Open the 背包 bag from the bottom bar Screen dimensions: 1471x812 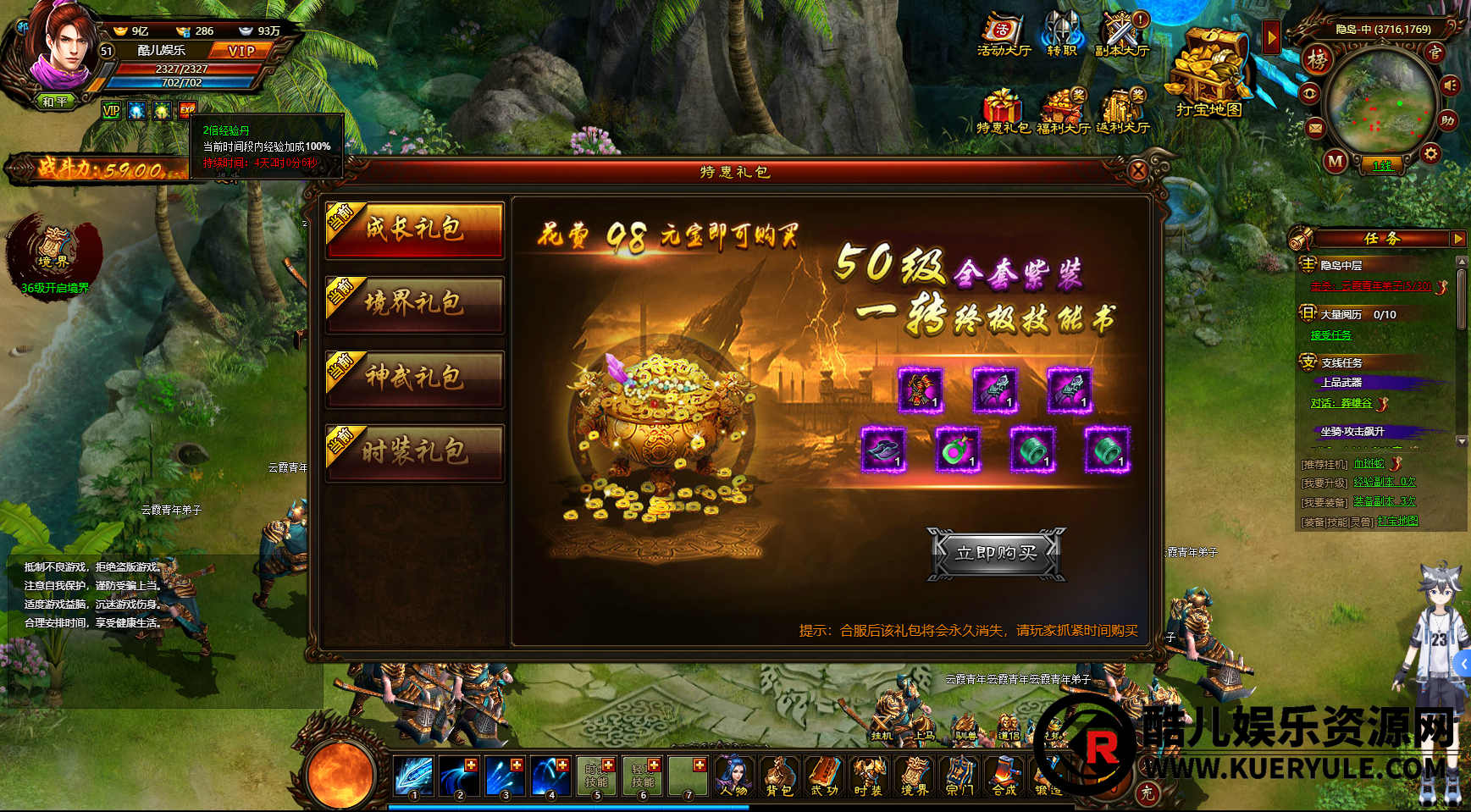tap(778, 775)
